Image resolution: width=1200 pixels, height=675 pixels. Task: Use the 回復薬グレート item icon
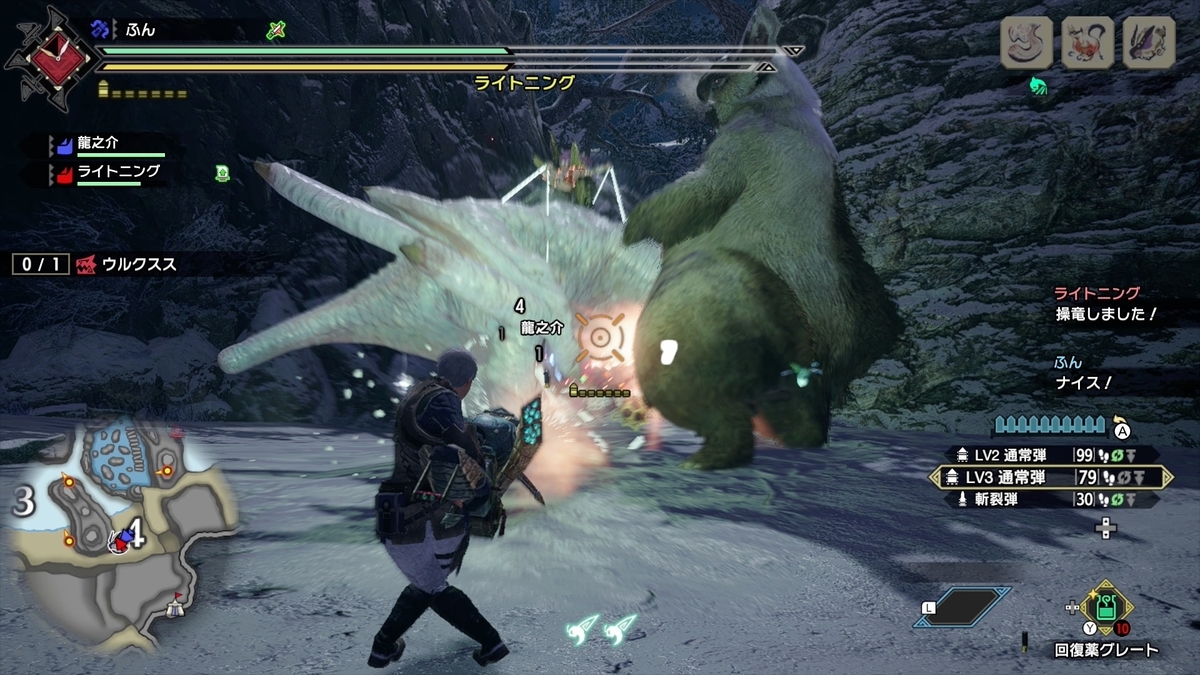pyautogui.click(x=1106, y=607)
